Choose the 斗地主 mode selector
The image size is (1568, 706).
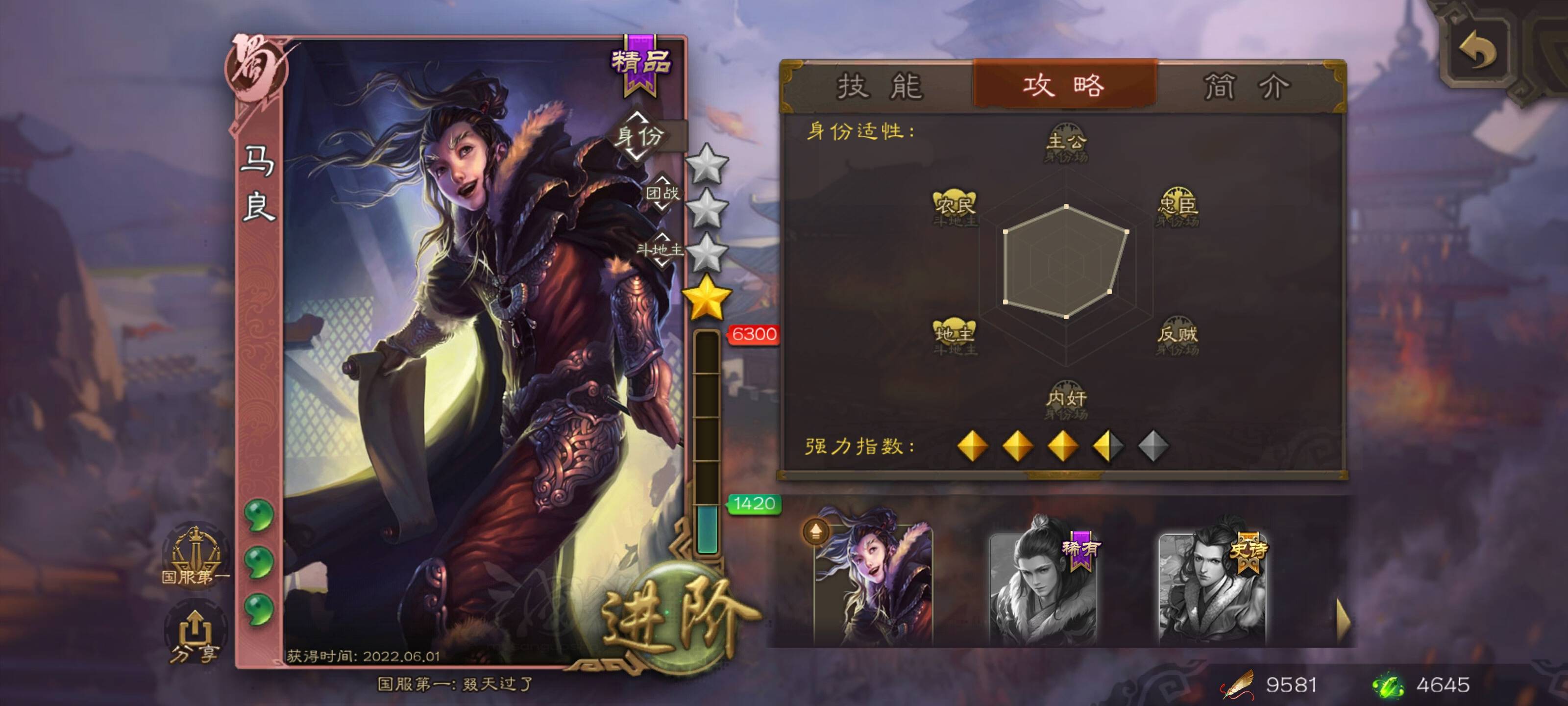661,249
